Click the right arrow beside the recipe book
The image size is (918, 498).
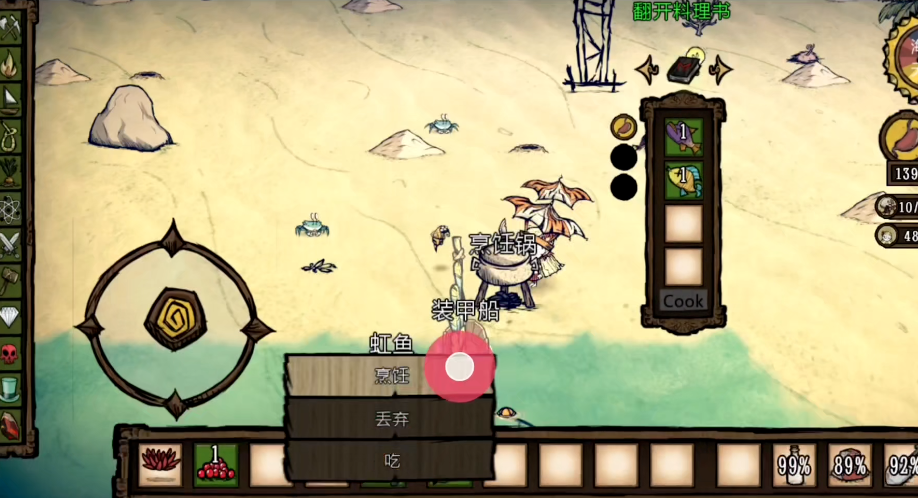[719, 69]
